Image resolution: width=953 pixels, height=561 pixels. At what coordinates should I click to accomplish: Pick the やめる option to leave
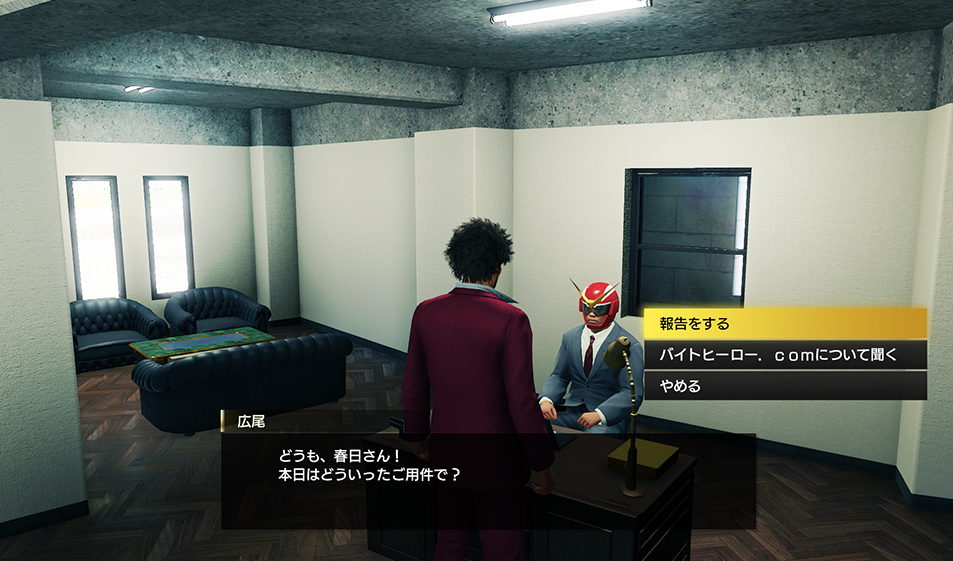pos(784,385)
